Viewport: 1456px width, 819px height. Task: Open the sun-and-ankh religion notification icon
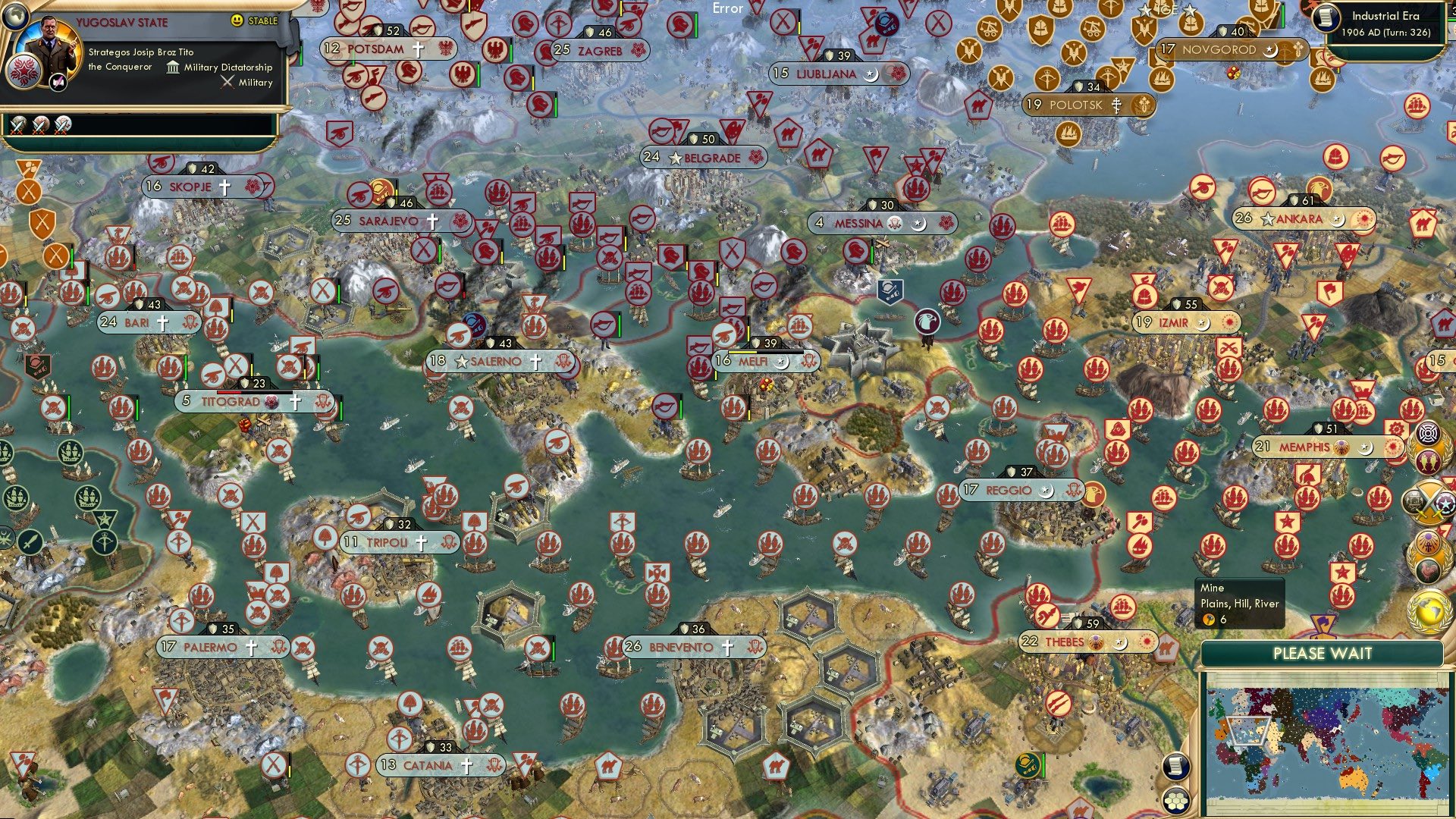1428,541
